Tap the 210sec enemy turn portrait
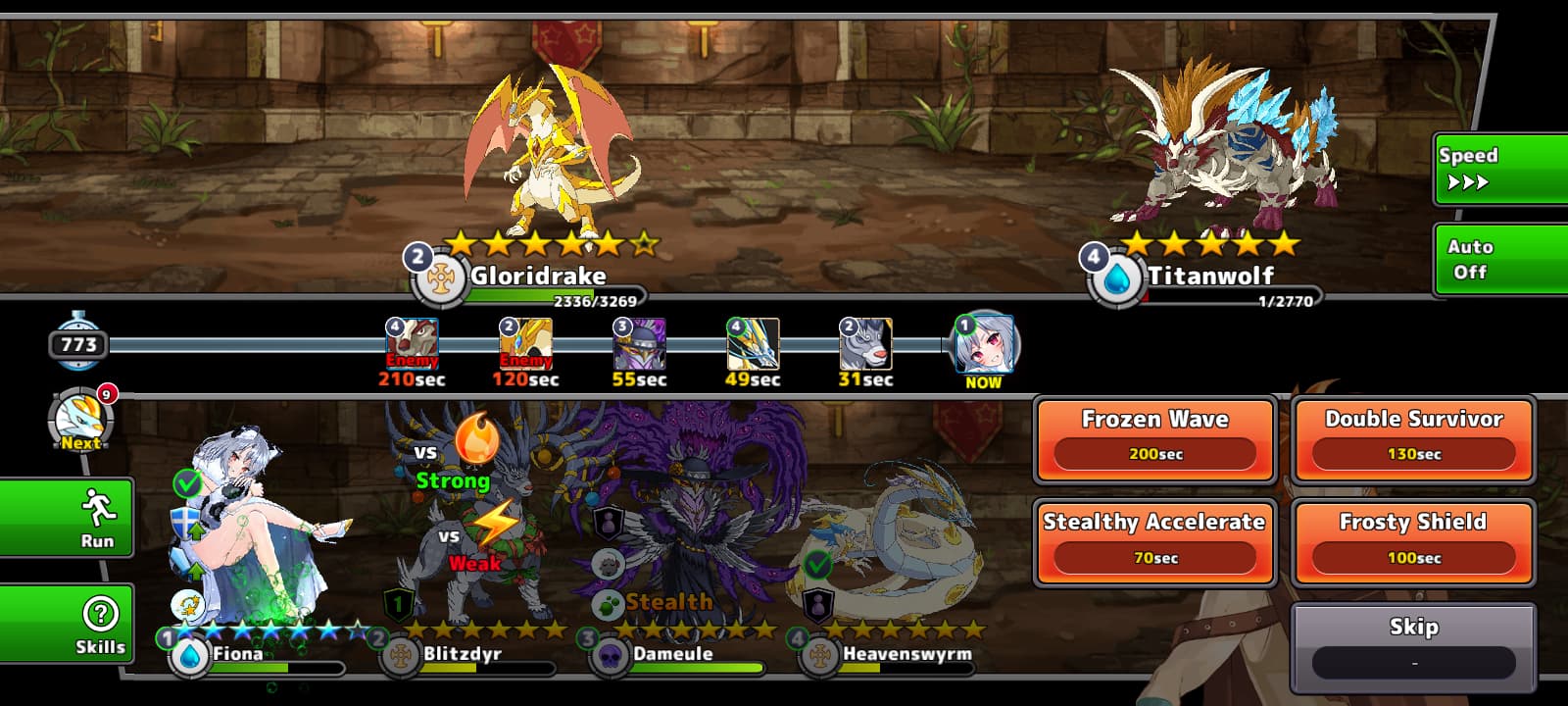 point(413,343)
